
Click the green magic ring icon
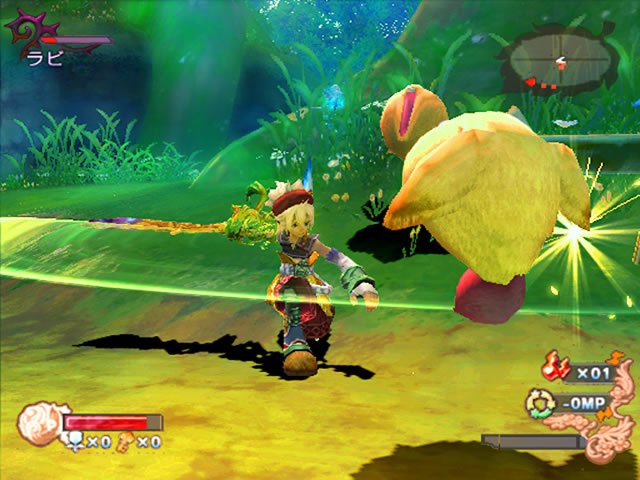[x=541, y=402]
